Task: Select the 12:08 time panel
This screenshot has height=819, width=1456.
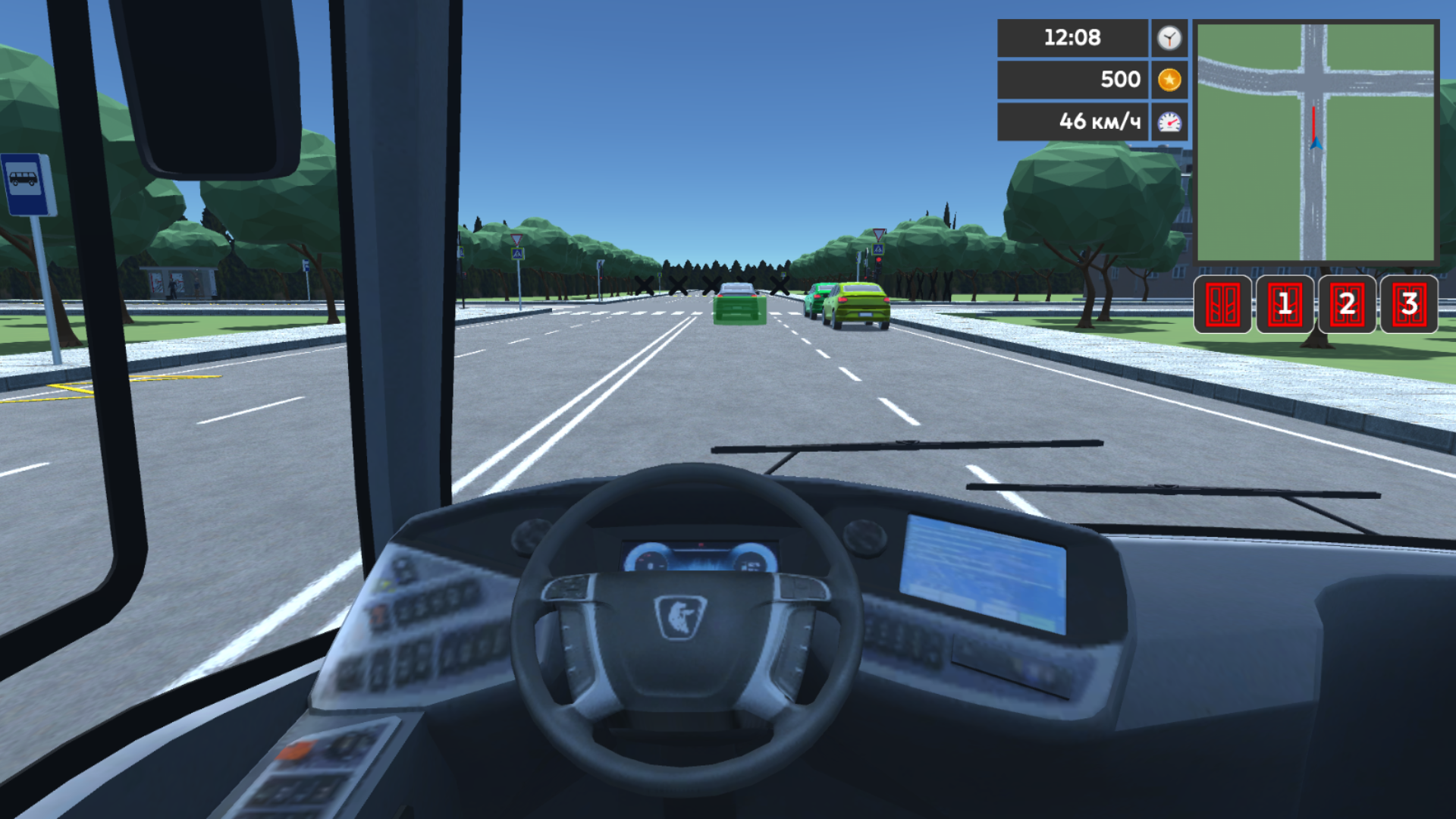Action: coord(1073,38)
